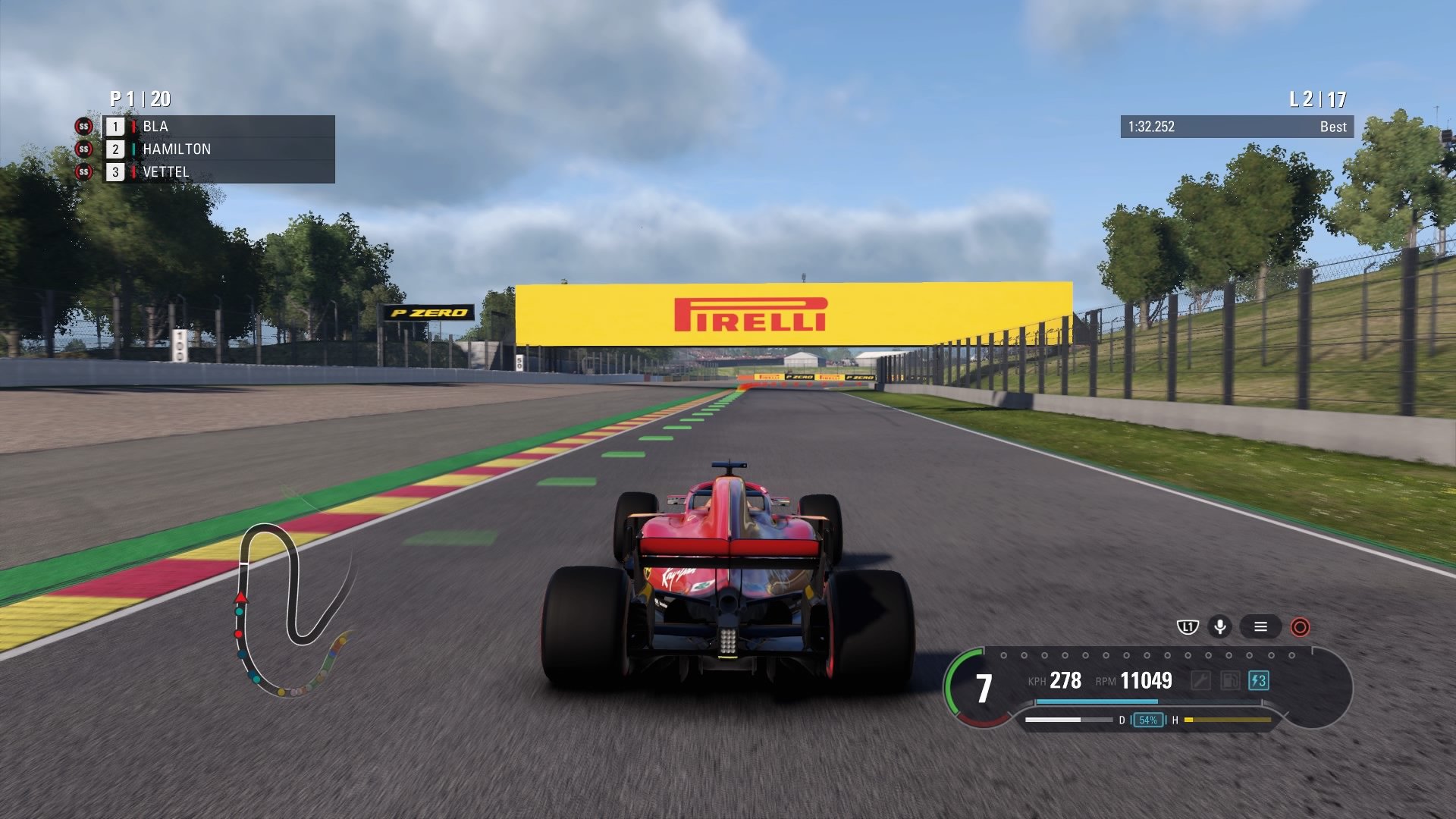Open the hamburger multifunction display menu
The width and height of the screenshot is (1456, 819).
pos(1261,627)
